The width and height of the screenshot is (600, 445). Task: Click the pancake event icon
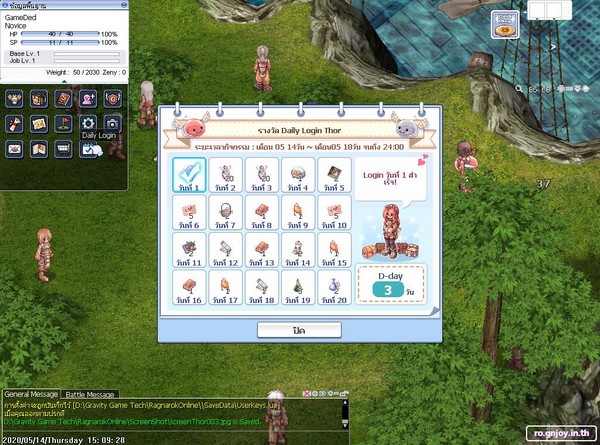(x=505, y=27)
